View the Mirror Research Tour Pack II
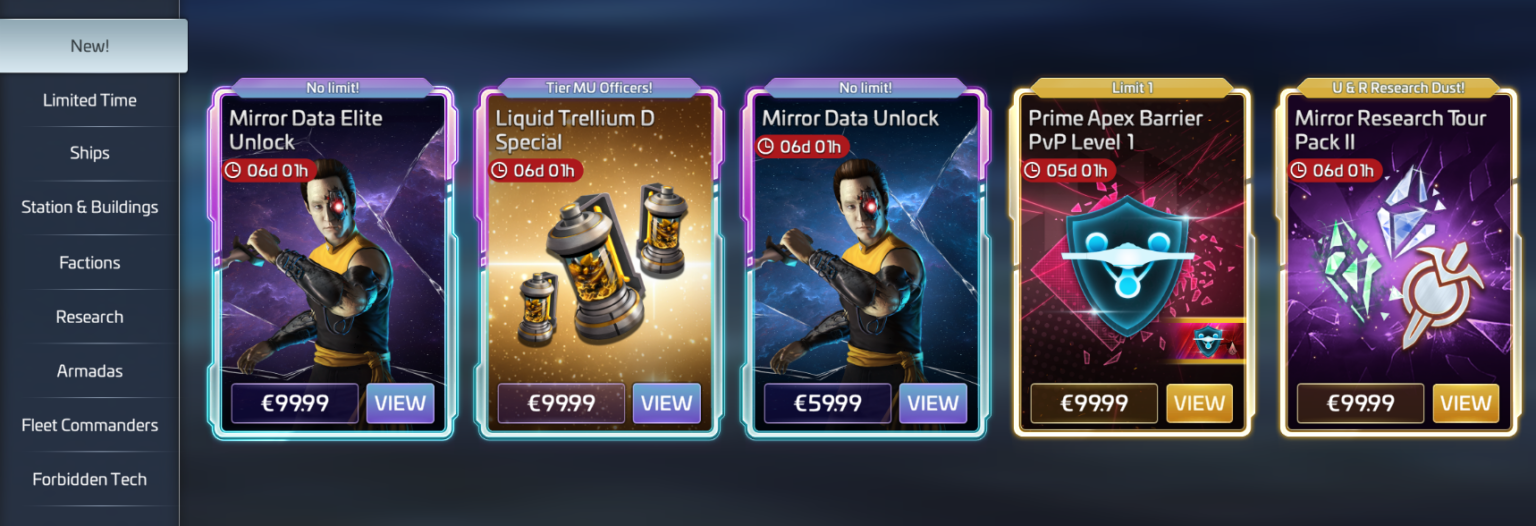 click(x=1466, y=403)
